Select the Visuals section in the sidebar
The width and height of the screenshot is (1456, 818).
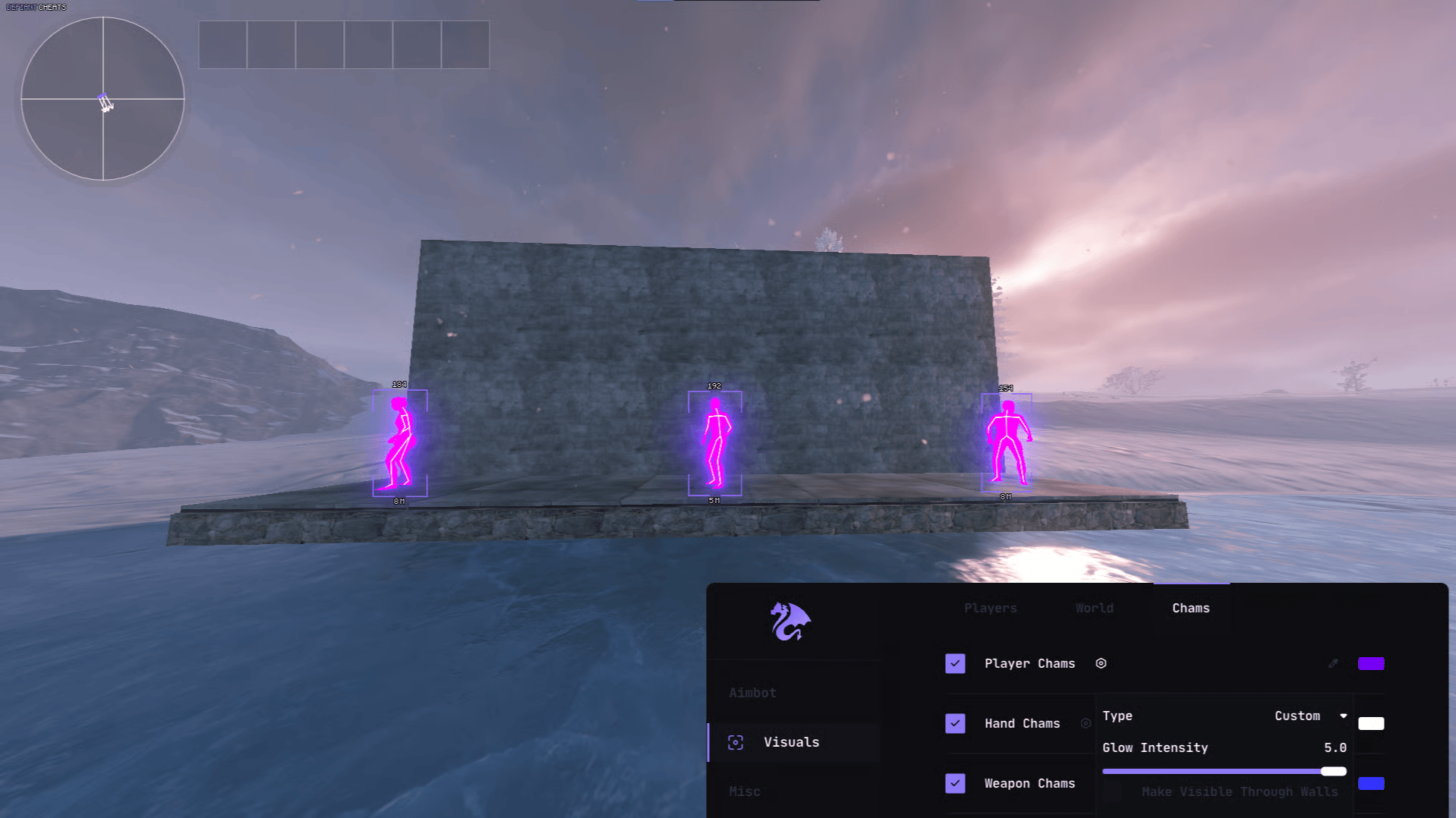791,742
